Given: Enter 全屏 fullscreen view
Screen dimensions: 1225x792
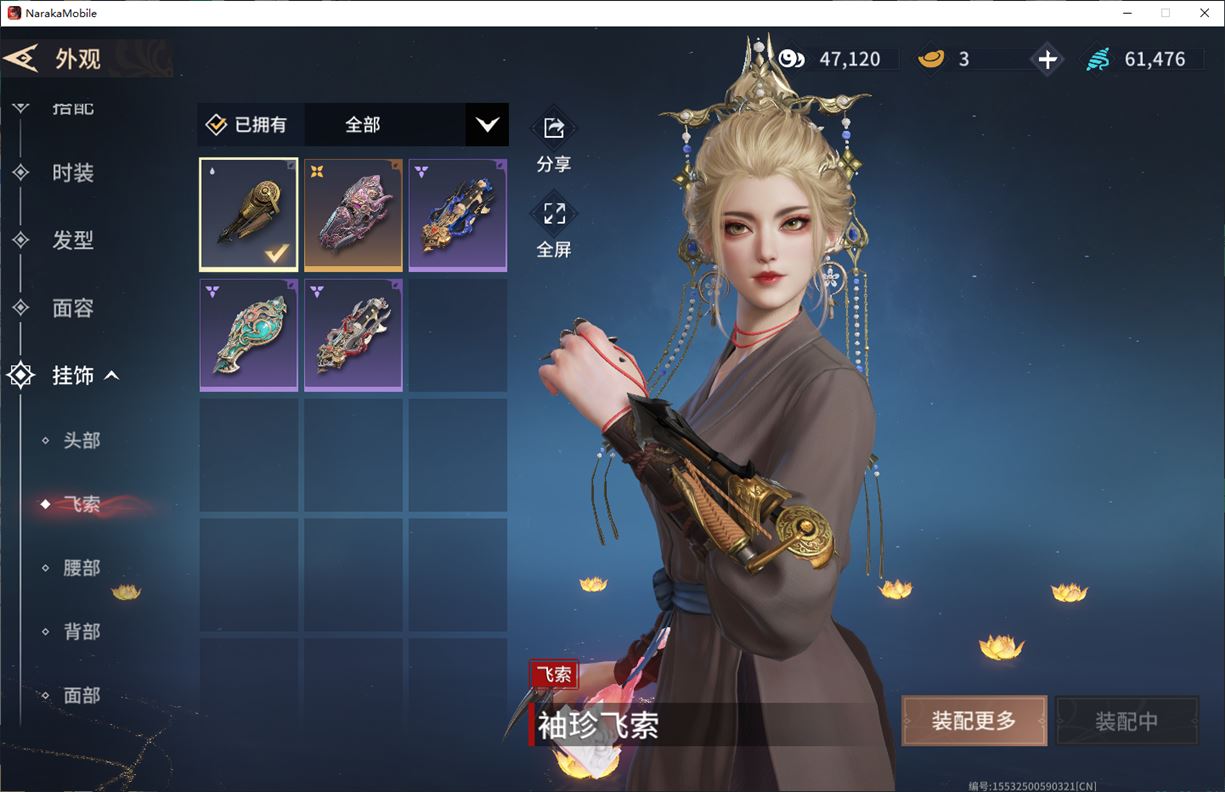Looking at the screenshot, I should point(553,227).
